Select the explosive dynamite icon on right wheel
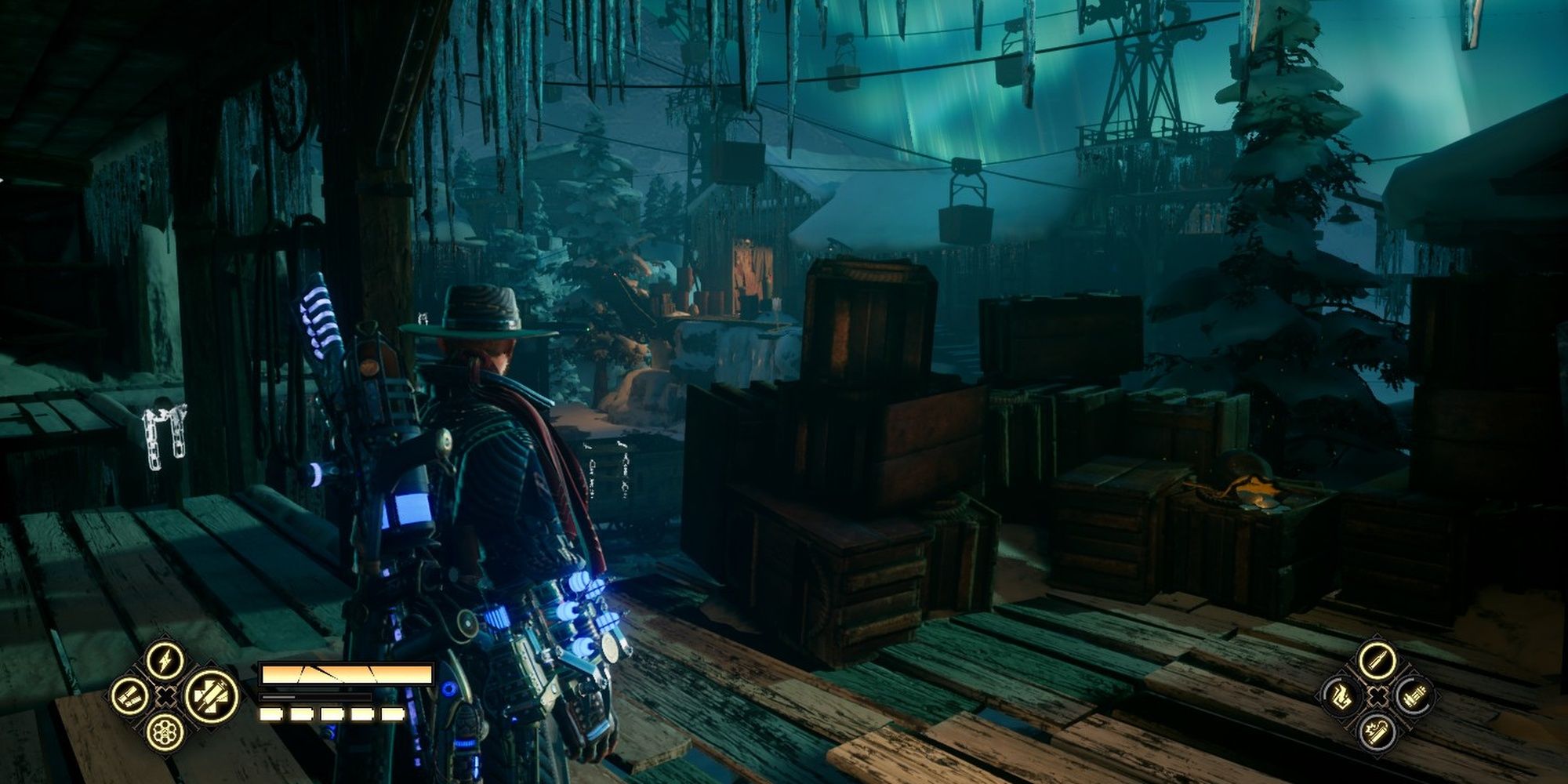This screenshot has width=1568, height=784. pos(1377,733)
